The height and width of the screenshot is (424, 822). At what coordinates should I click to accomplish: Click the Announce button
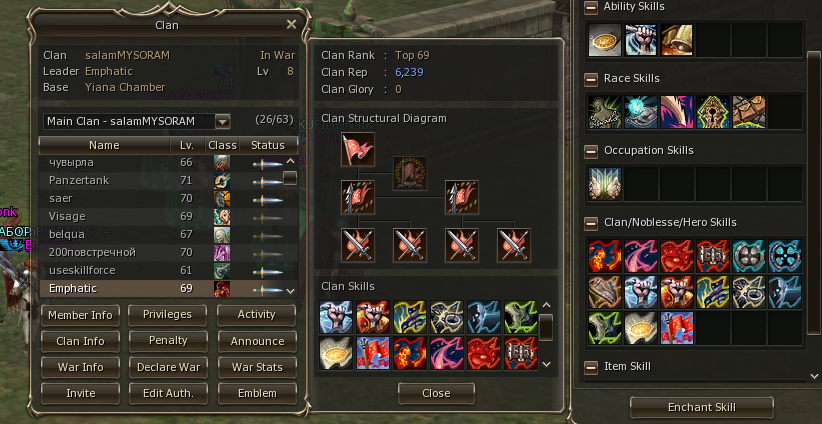[x=256, y=341]
